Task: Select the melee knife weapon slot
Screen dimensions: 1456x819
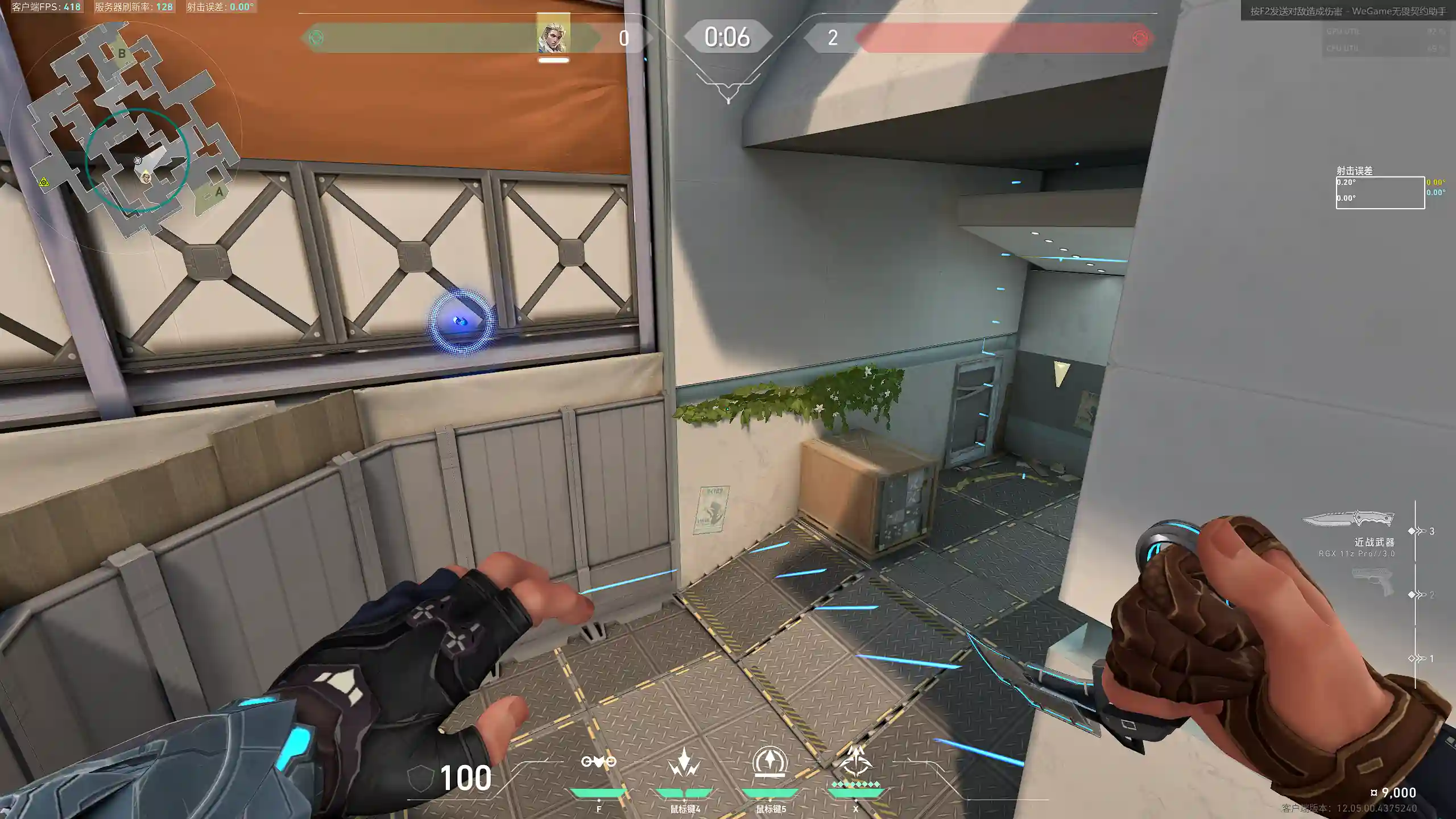Action: pos(1349,519)
